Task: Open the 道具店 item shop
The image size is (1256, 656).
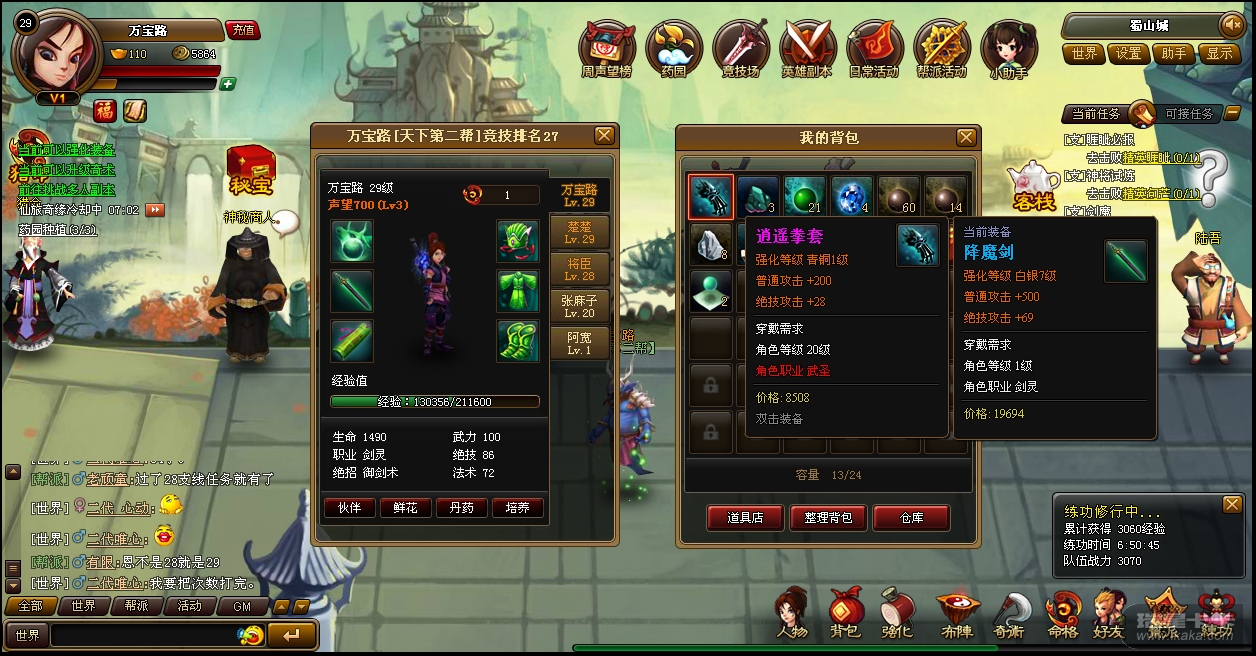Action: coord(744,517)
